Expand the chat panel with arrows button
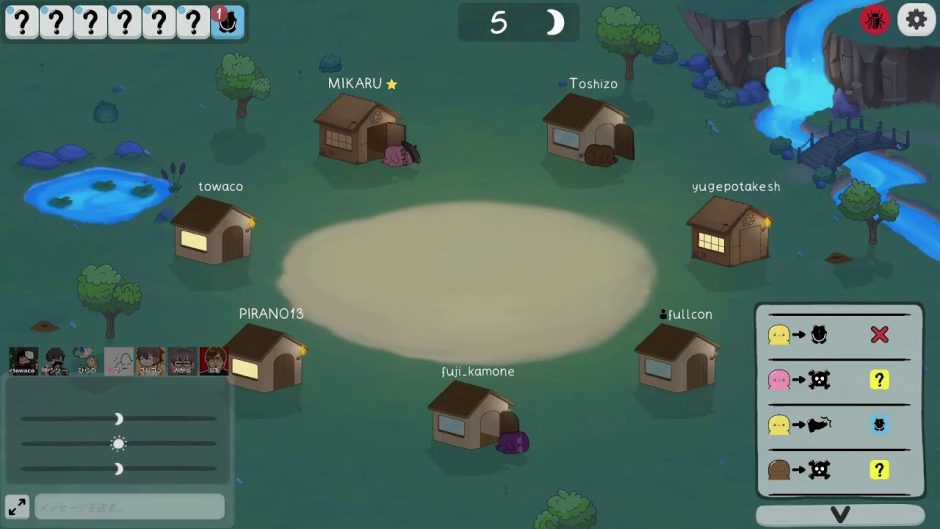 coord(17,506)
